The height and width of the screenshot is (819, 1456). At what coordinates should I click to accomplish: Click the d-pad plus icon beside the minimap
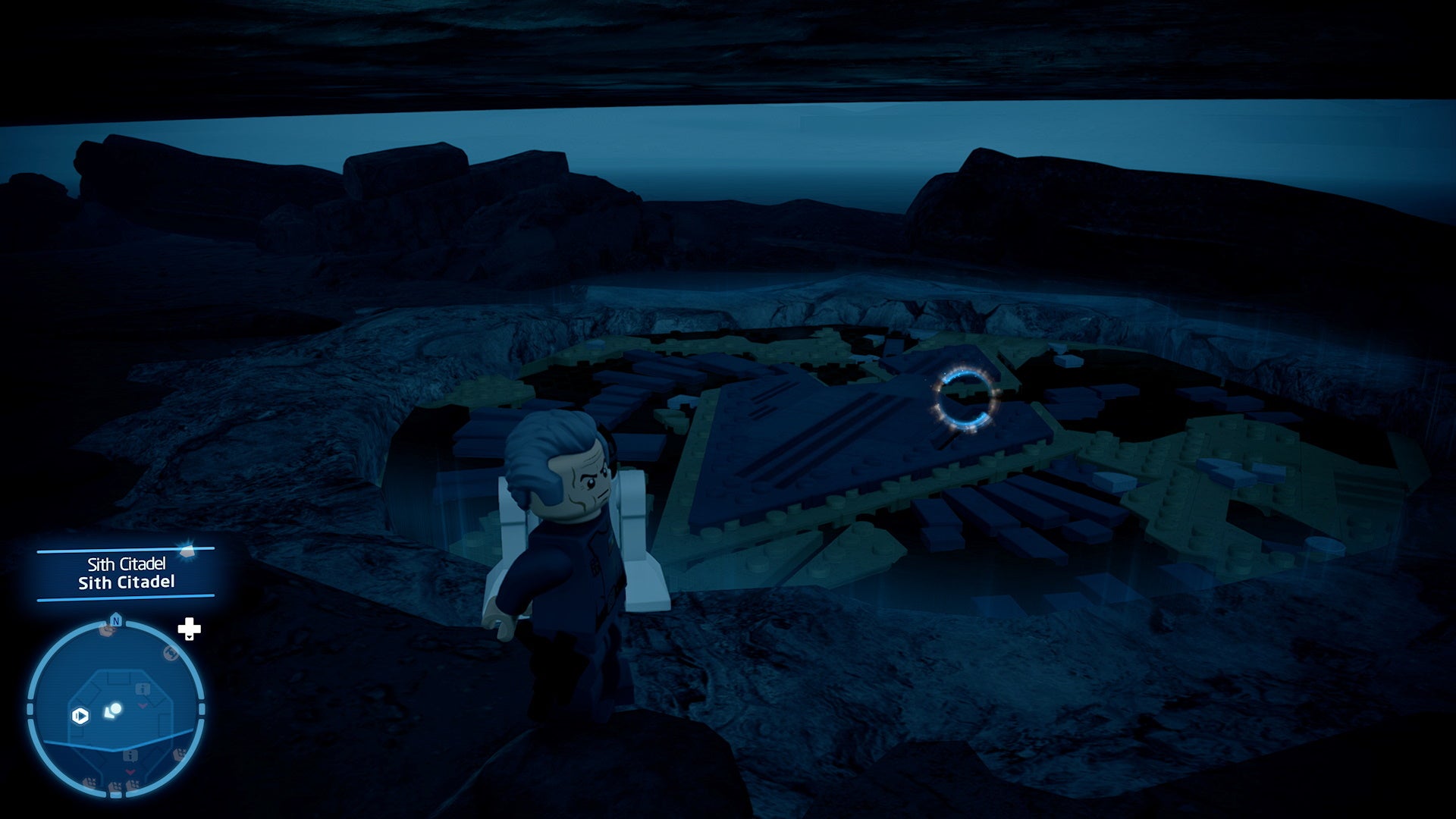pos(189,629)
